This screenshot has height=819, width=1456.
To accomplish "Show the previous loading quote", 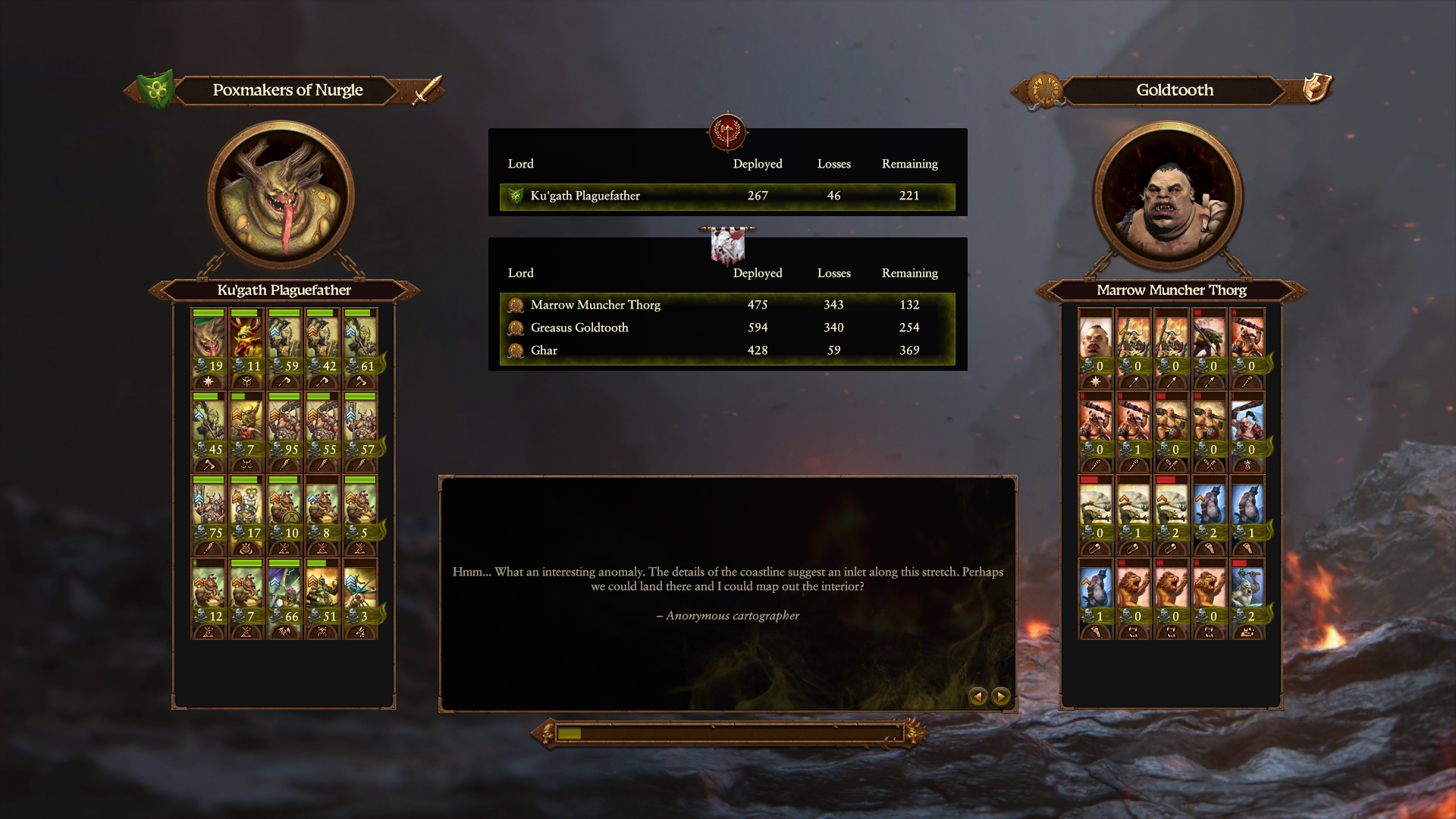I will point(978,696).
